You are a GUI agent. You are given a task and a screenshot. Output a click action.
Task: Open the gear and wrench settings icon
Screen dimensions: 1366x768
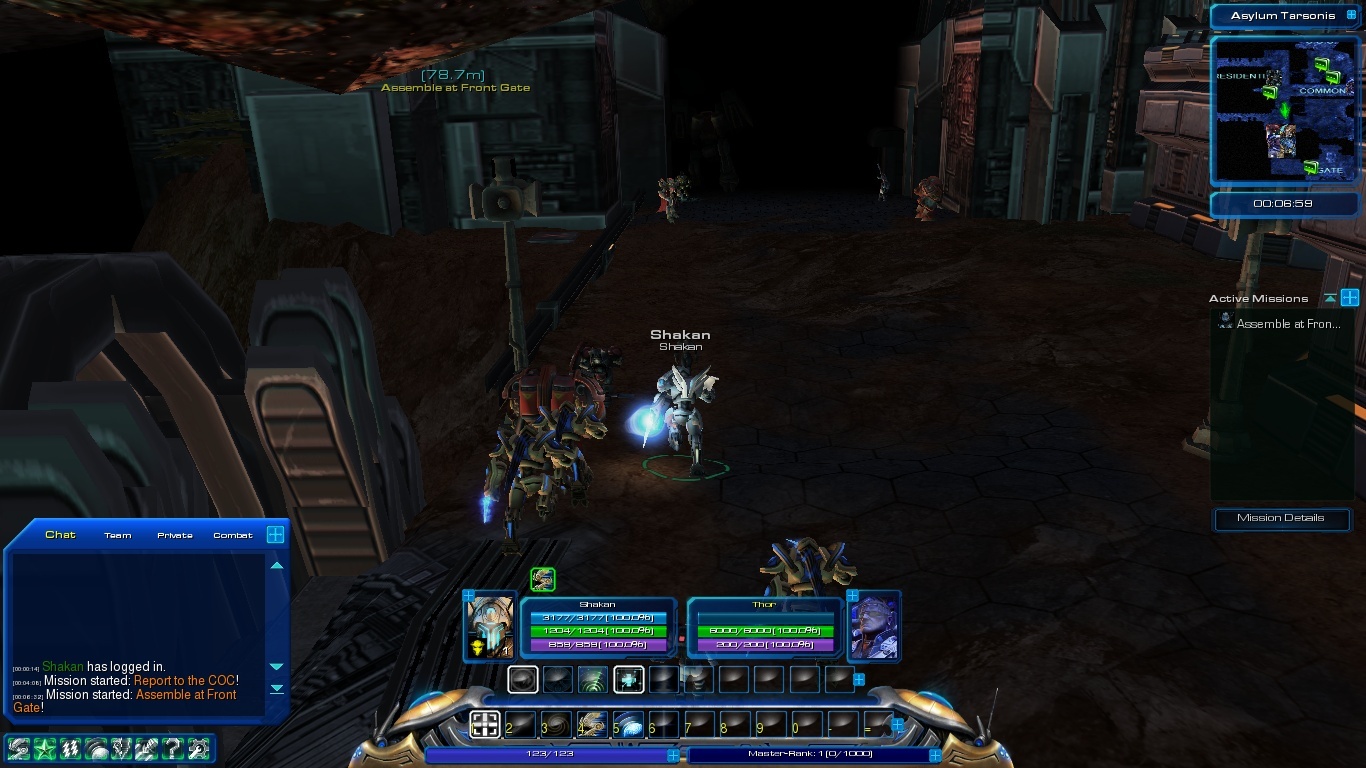click(198, 747)
